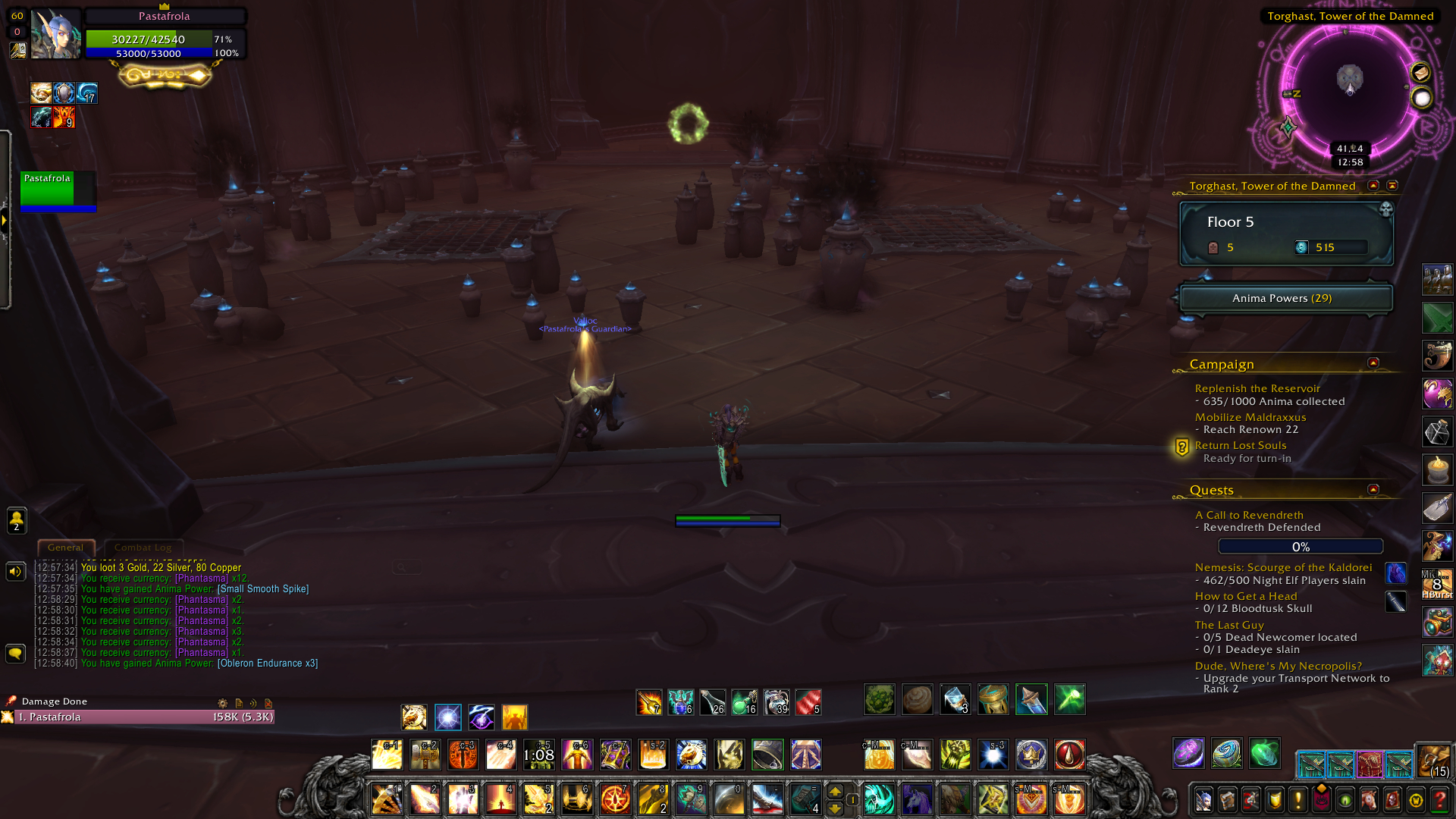Open the Dude, Where's My Necropolis? quest

click(x=1278, y=666)
